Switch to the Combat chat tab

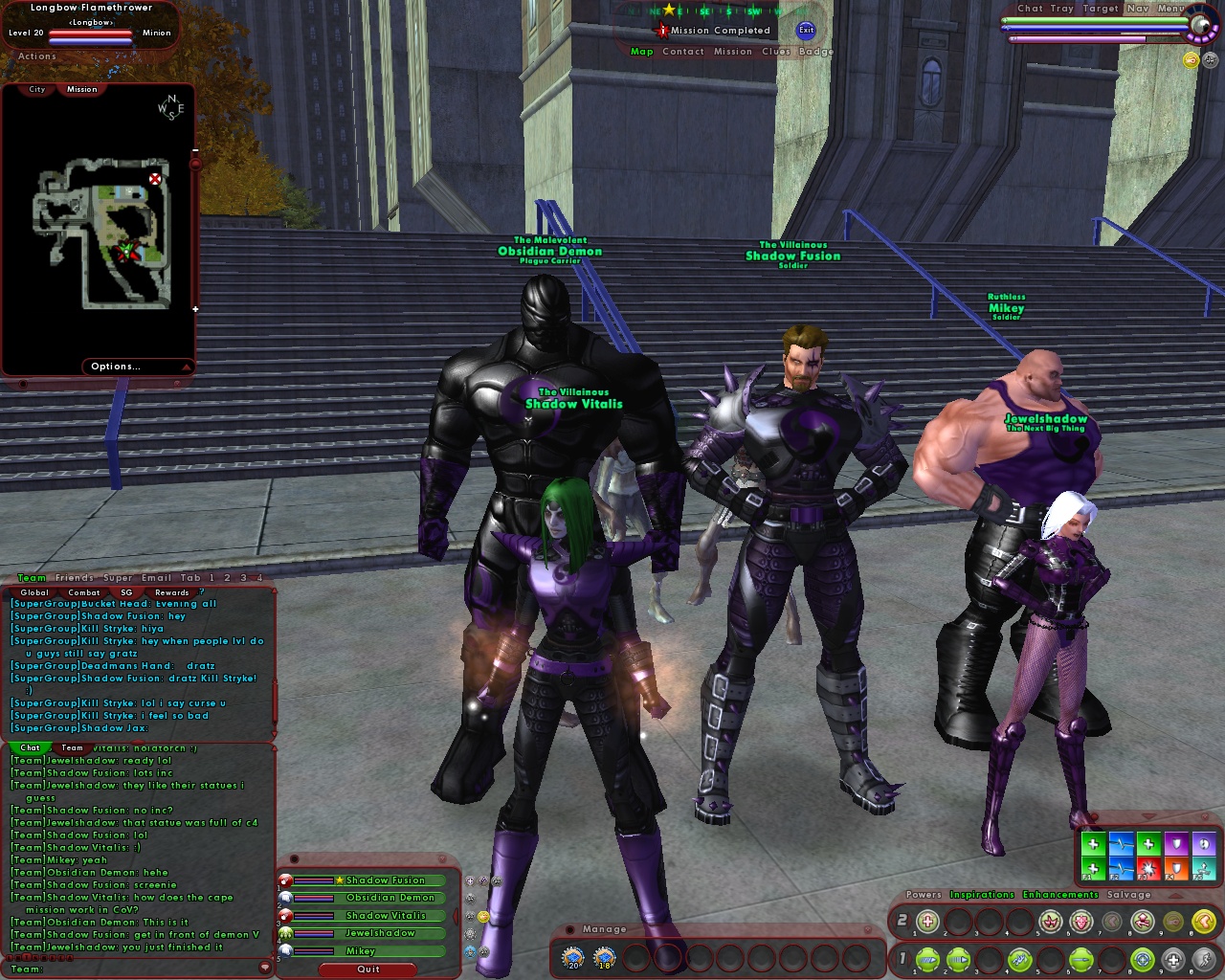coord(84,593)
